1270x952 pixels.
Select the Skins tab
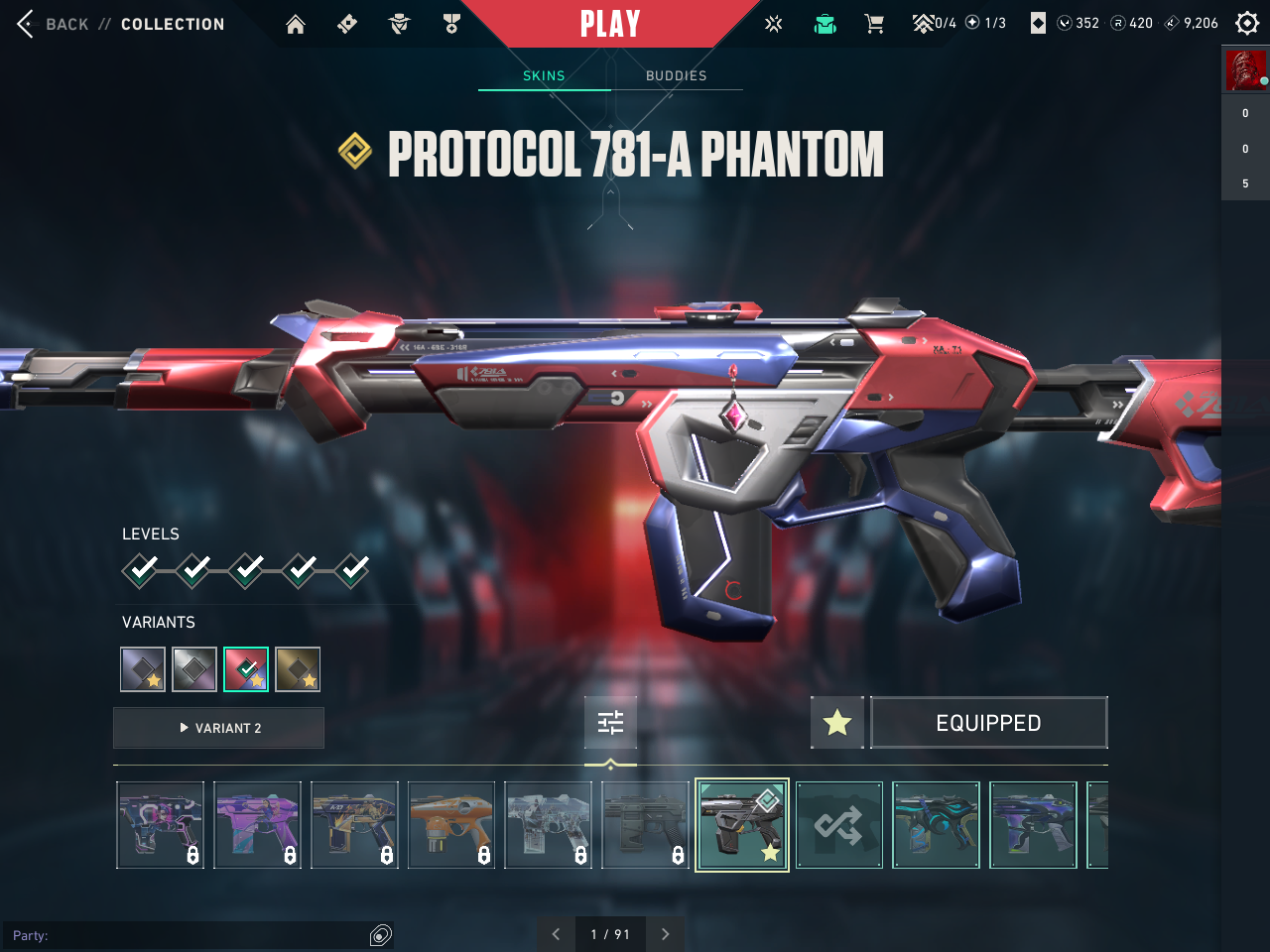[544, 75]
